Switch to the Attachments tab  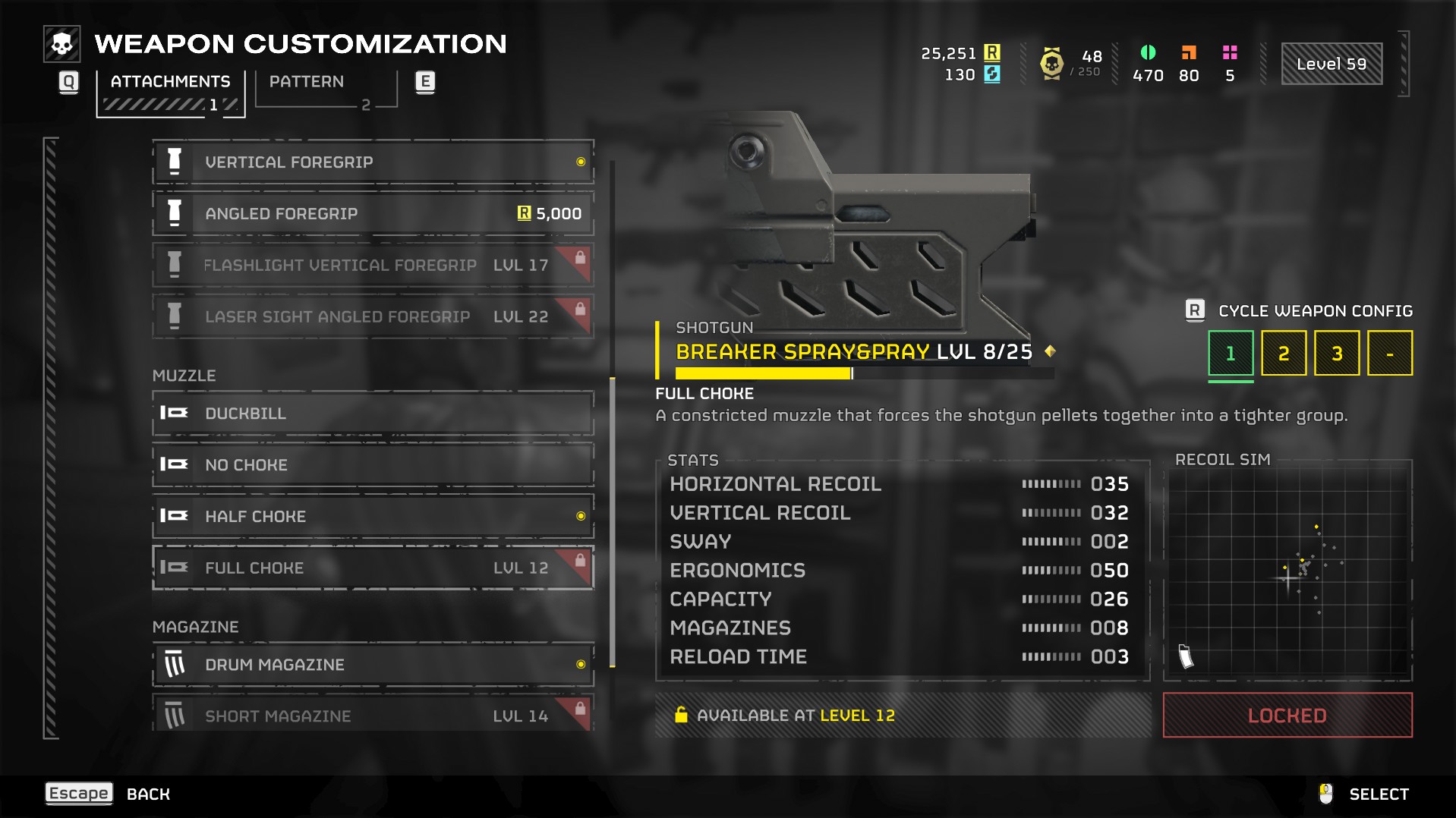(x=170, y=82)
